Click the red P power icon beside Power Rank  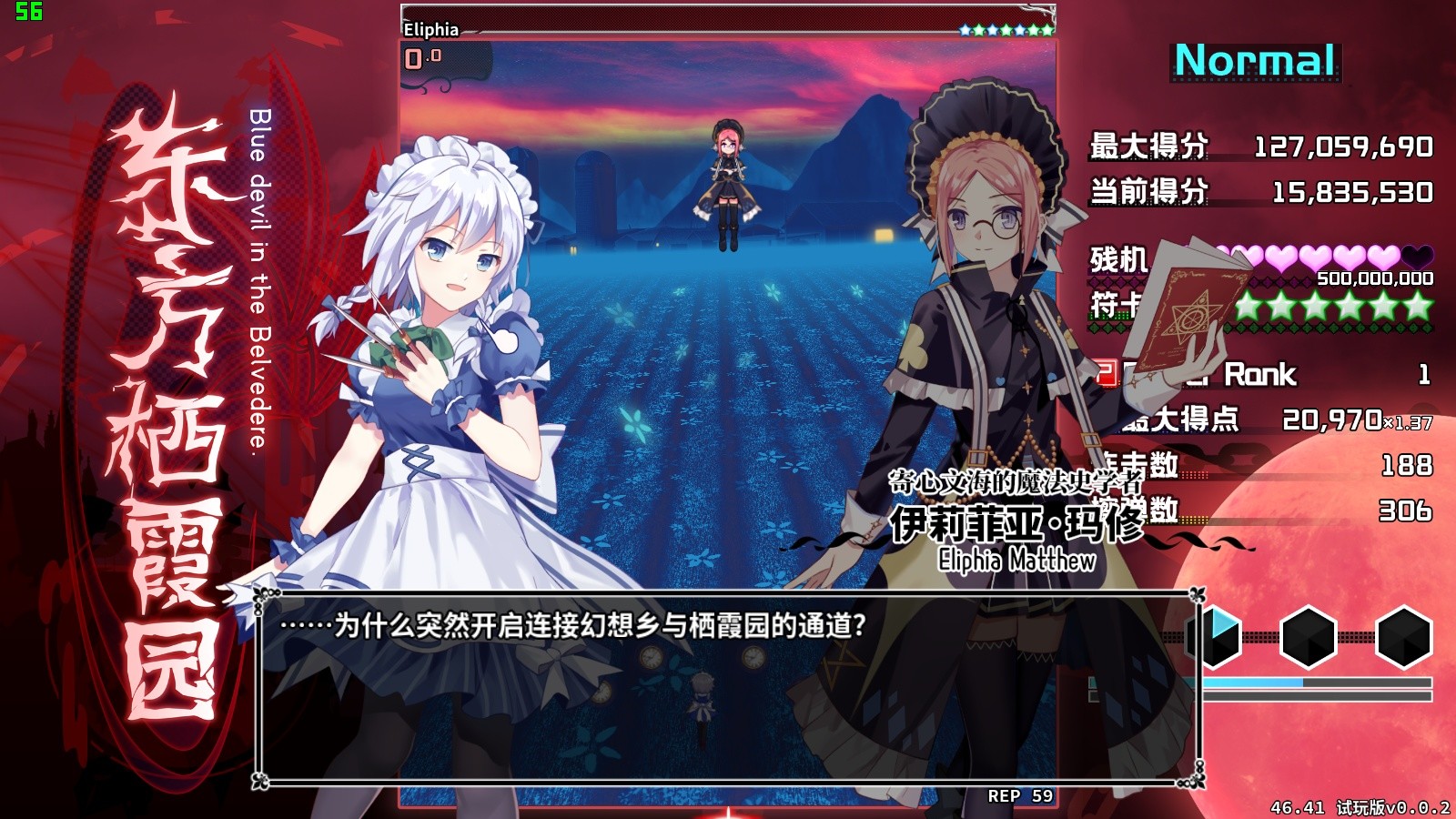(1104, 374)
